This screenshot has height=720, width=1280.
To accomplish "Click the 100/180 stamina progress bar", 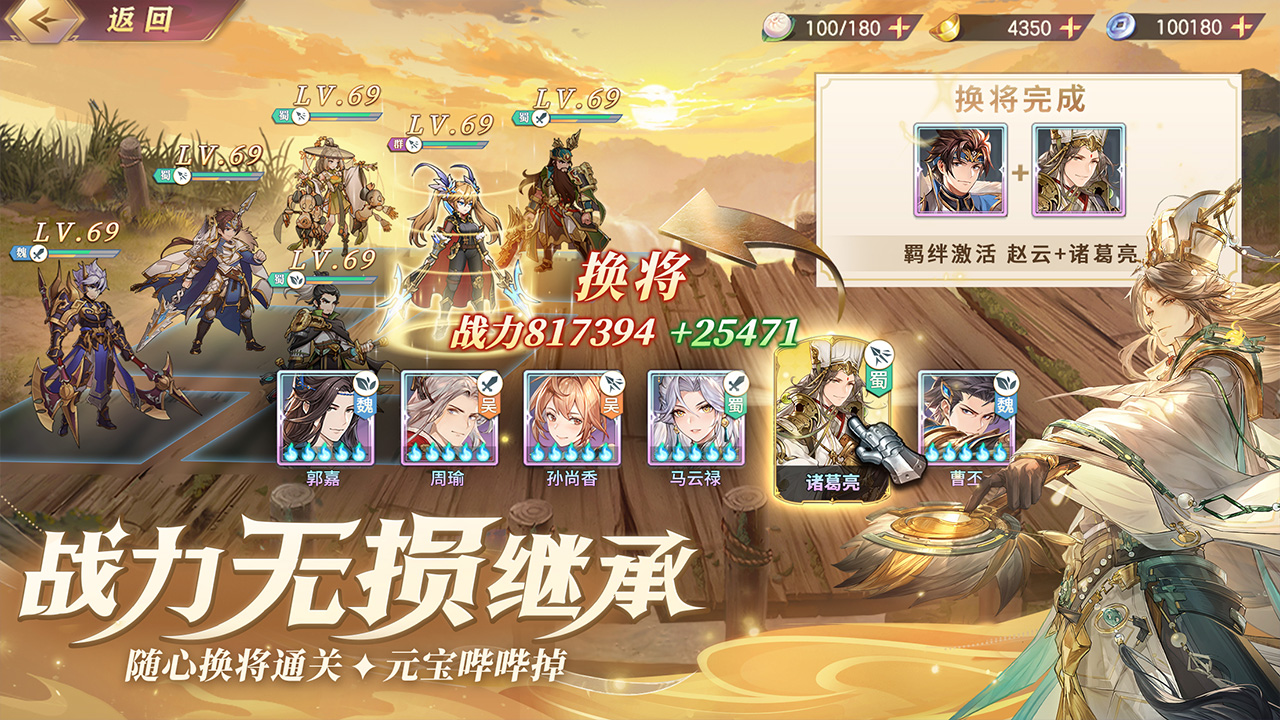I will point(843,27).
